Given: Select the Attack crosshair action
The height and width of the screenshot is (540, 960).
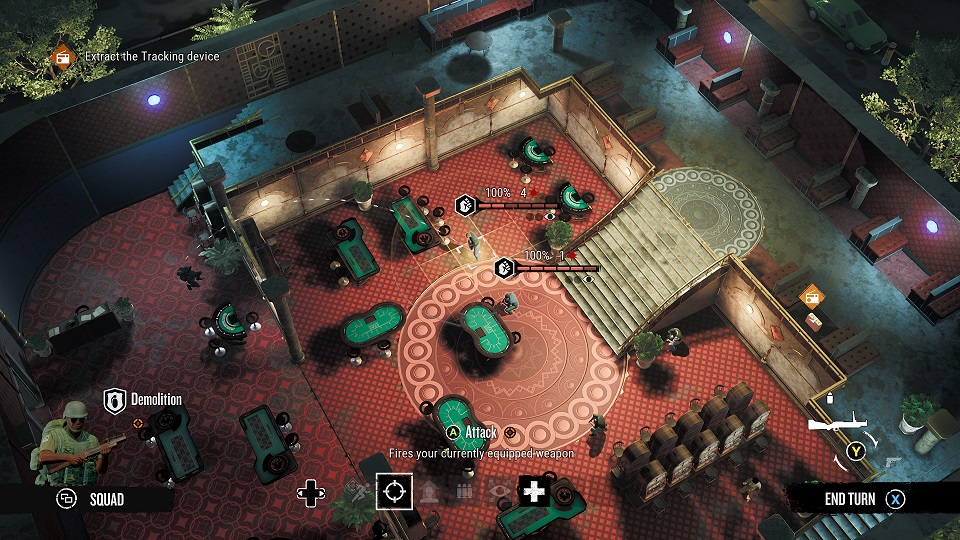Looking at the screenshot, I should pyautogui.click(x=394, y=491).
